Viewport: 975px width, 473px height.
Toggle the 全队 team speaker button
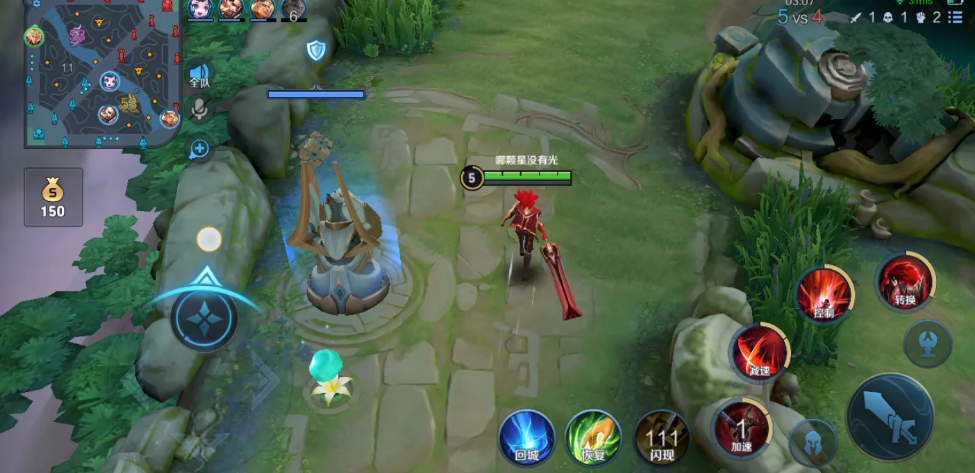[199, 77]
